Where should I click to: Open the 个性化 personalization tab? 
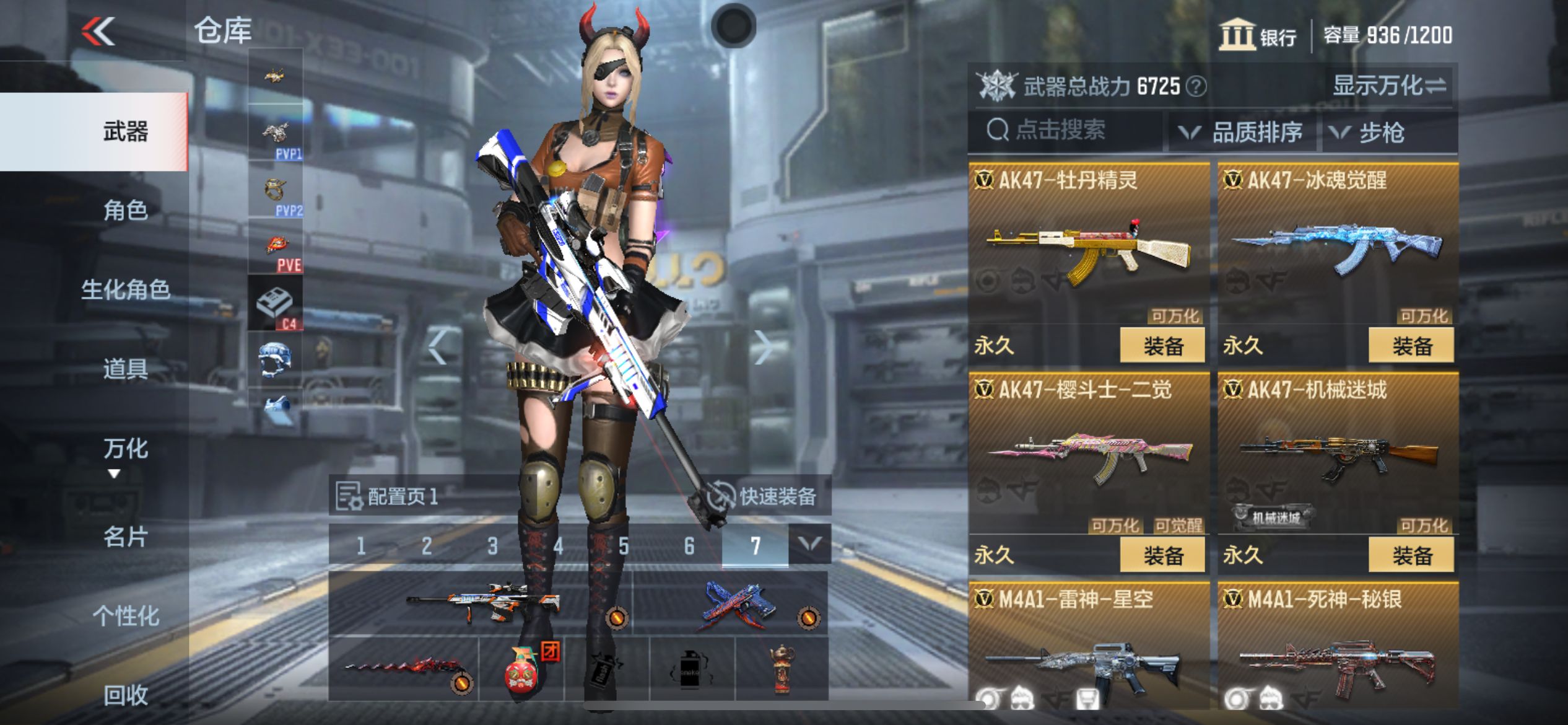coord(125,616)
